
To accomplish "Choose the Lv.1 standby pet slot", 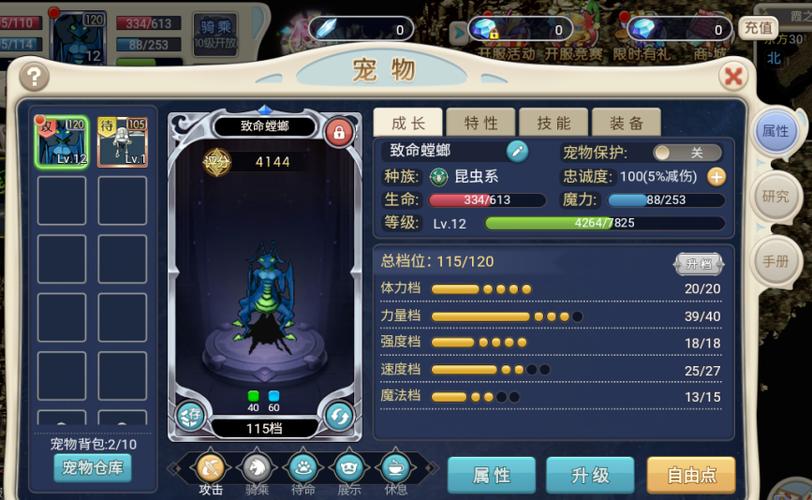I will coord(122,141).
